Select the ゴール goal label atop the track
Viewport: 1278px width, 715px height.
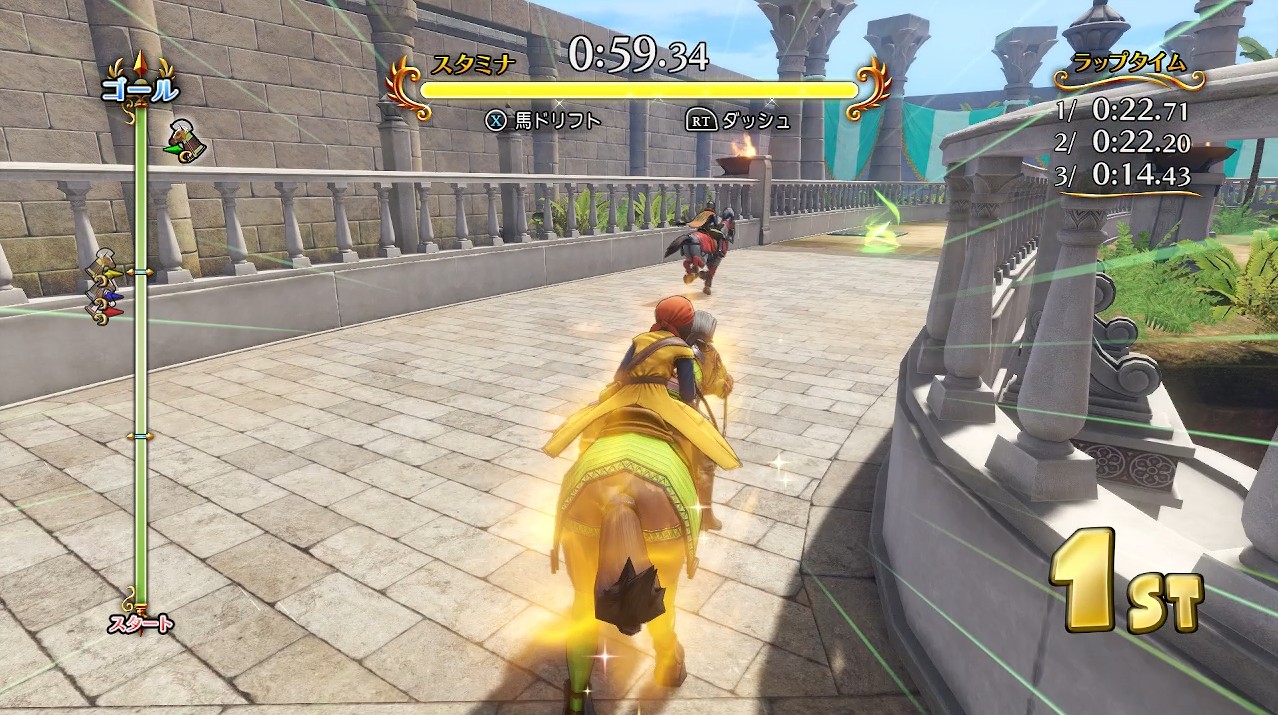tap(139, 90)
